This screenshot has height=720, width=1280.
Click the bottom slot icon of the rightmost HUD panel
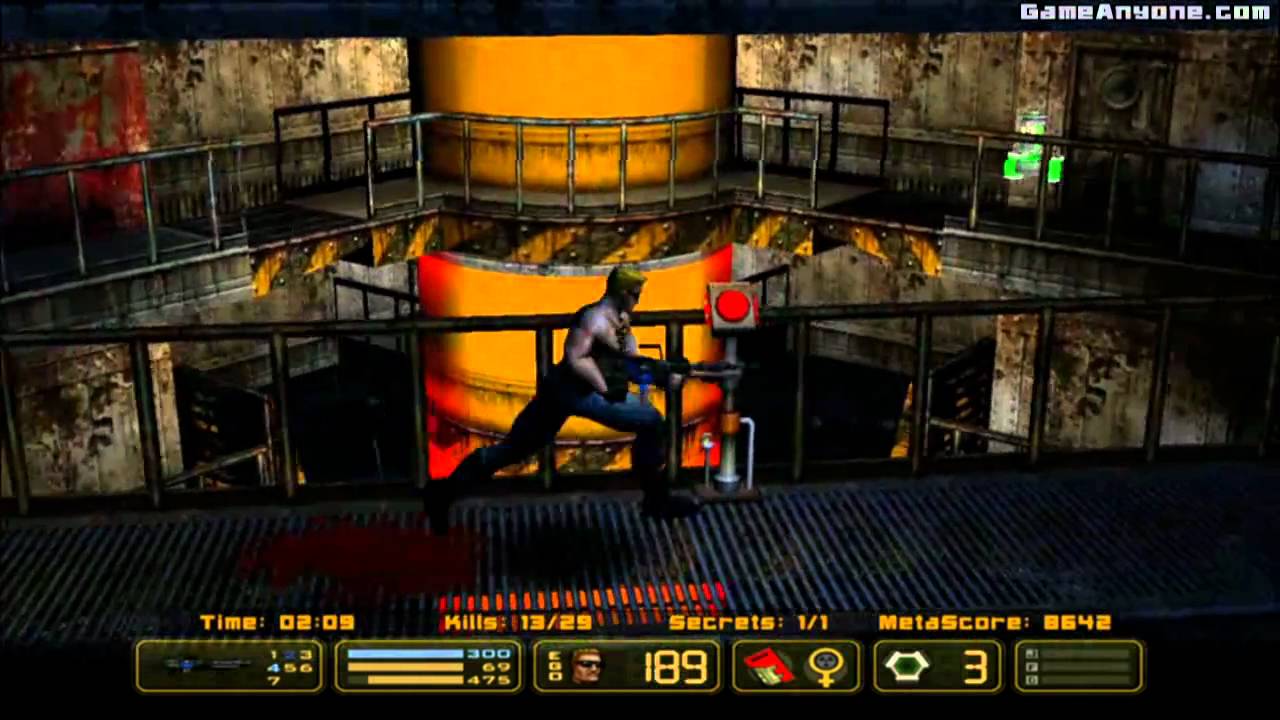coord(1032,680)
